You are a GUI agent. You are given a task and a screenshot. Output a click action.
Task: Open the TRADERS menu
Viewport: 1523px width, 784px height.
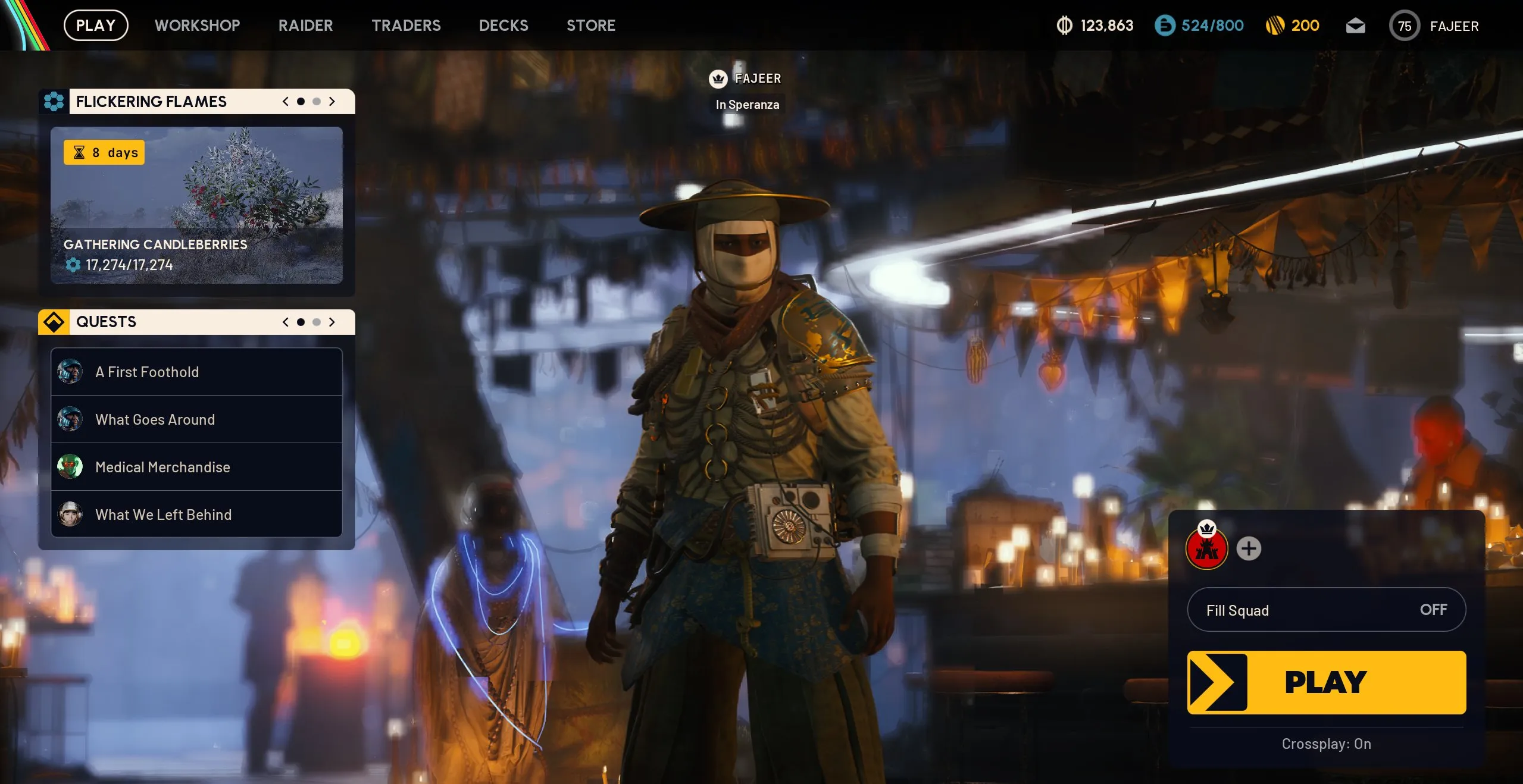pos(406,26)
